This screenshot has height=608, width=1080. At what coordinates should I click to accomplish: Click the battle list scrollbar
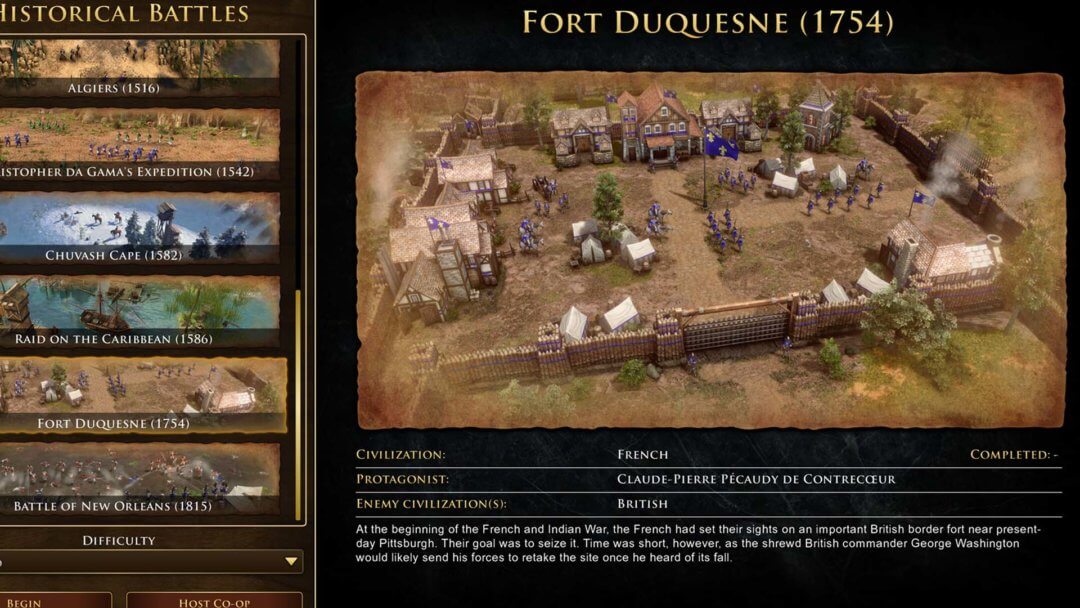297,400
